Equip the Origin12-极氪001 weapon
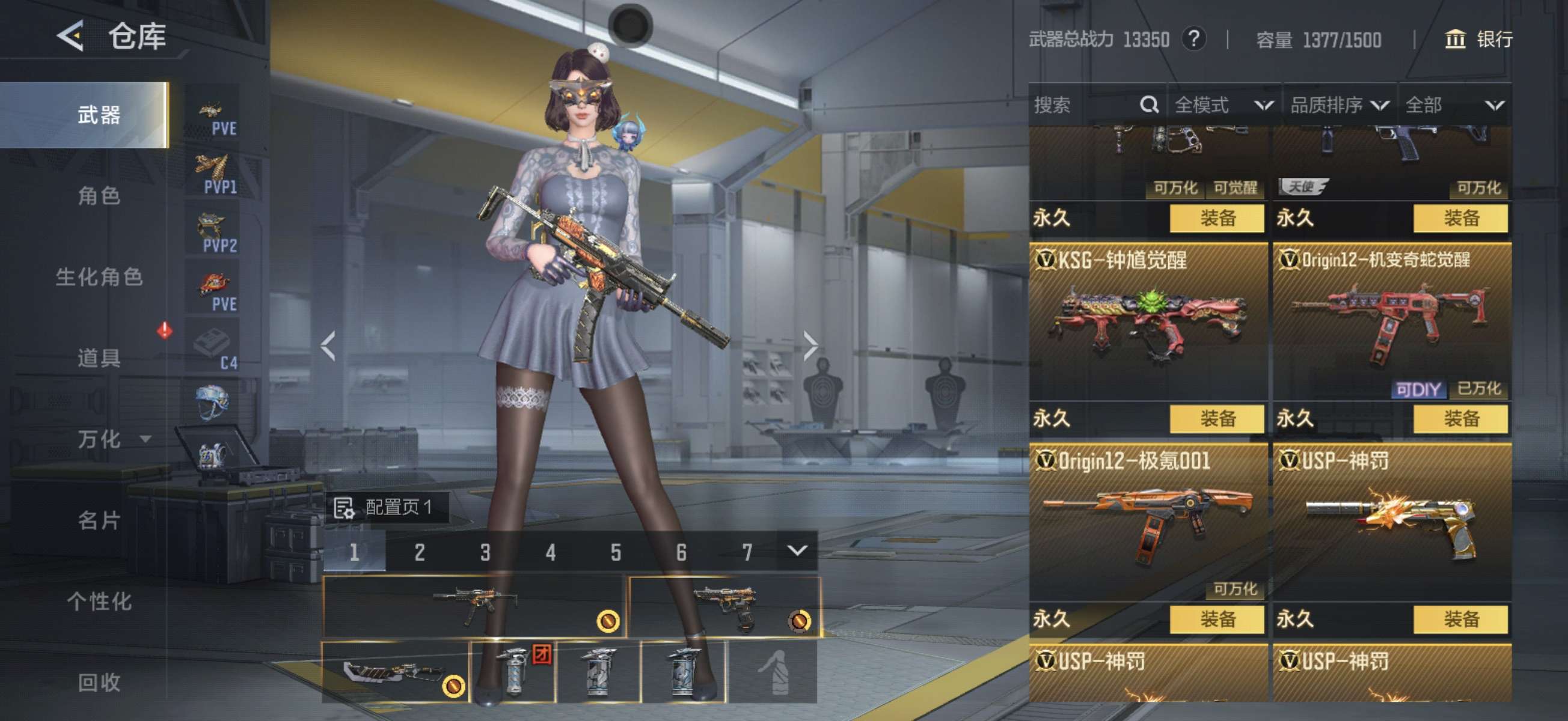1568x721 pixels. point(1216,619)
